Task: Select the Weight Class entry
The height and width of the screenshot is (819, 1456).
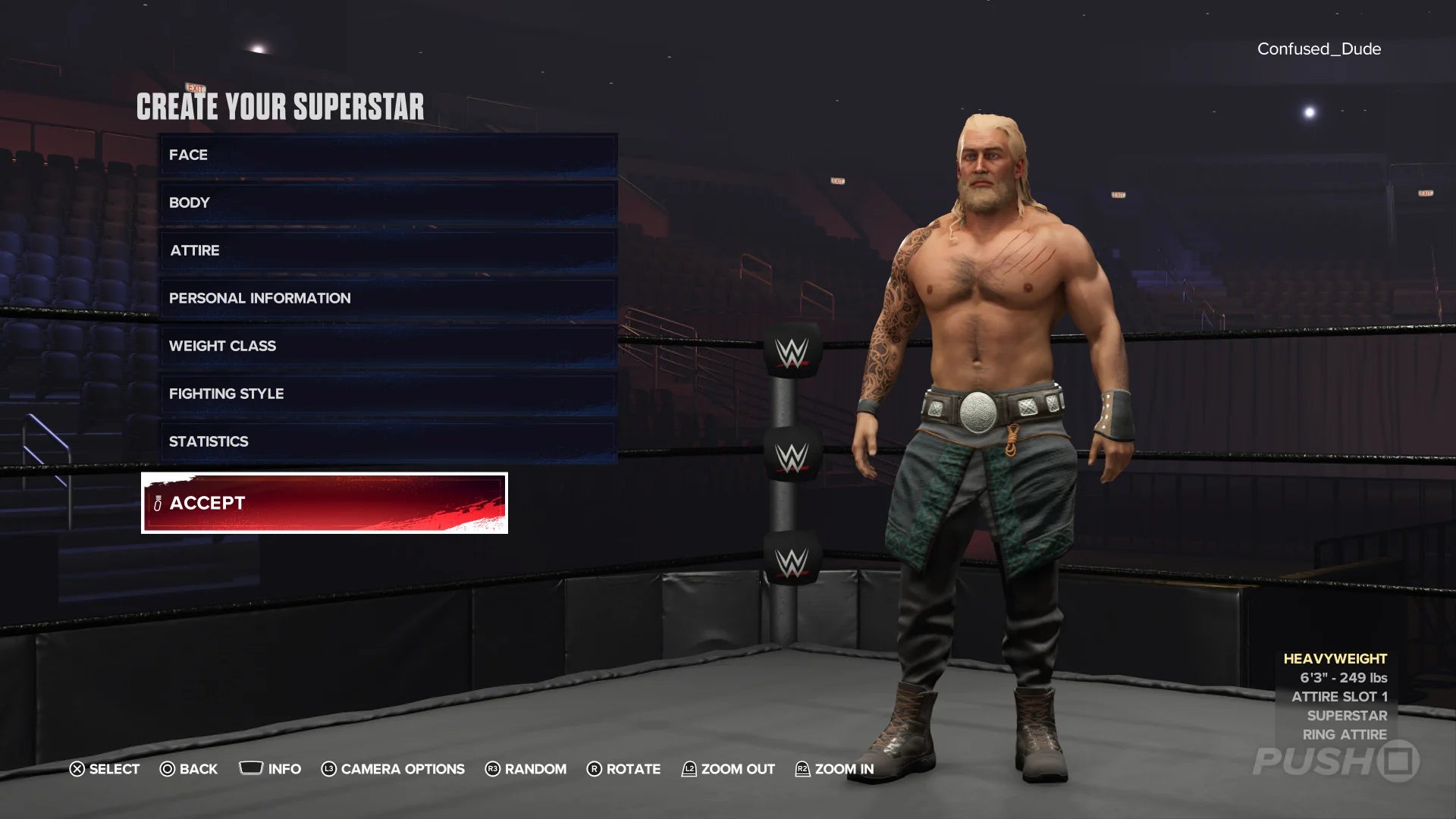Action: click(x=388, y=347)
